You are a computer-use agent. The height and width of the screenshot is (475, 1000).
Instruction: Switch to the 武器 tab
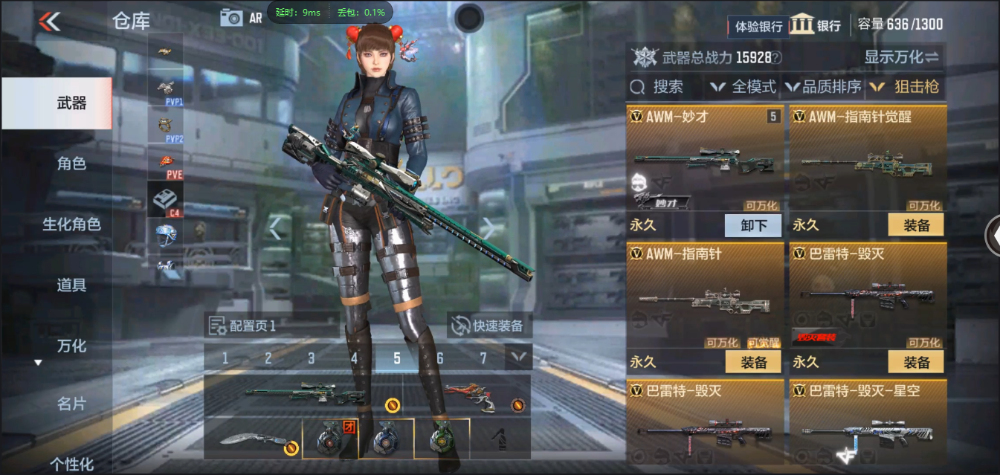[x=71, y=103]
